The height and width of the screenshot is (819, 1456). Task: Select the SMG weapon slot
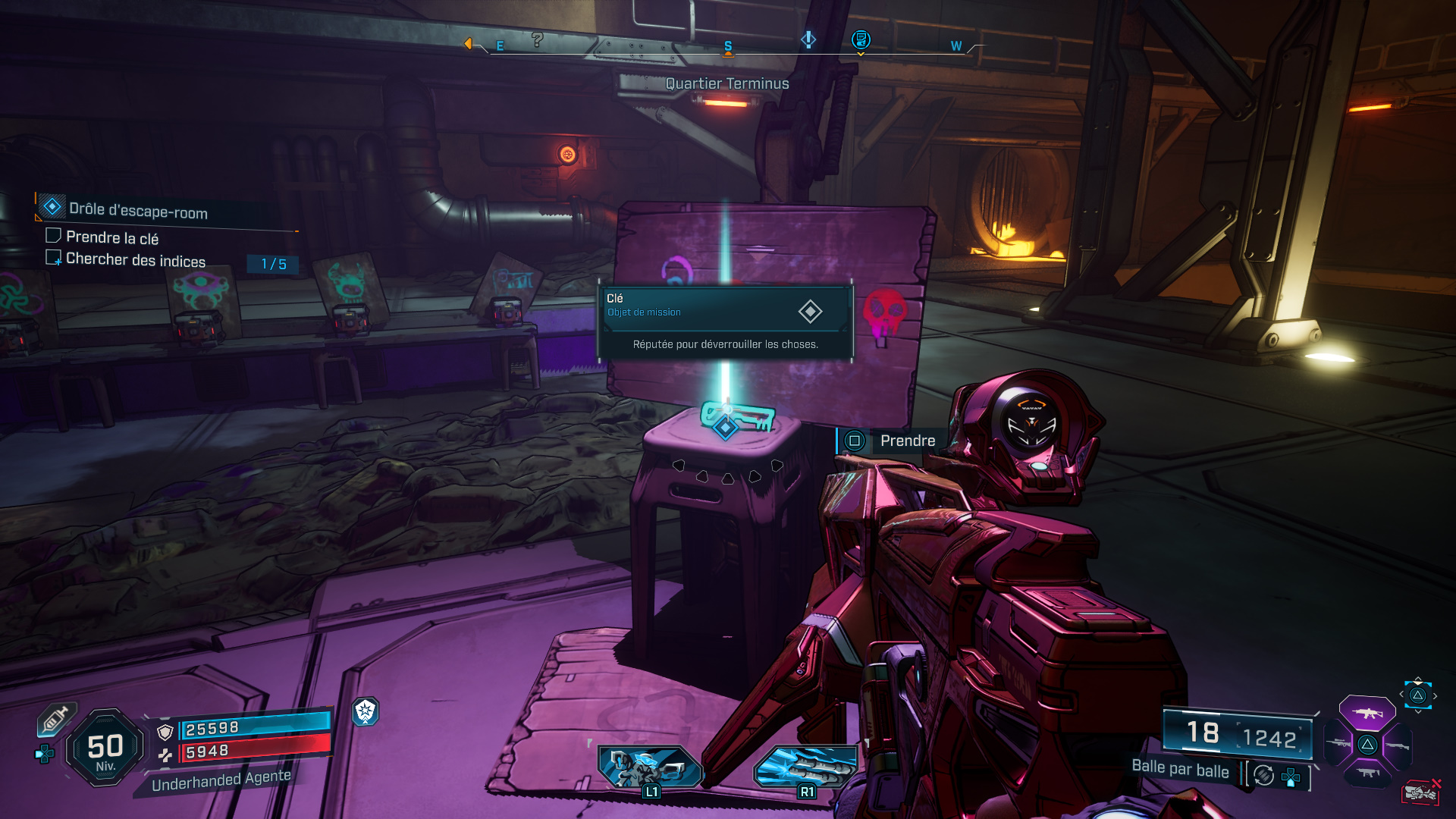point(1367,773)
